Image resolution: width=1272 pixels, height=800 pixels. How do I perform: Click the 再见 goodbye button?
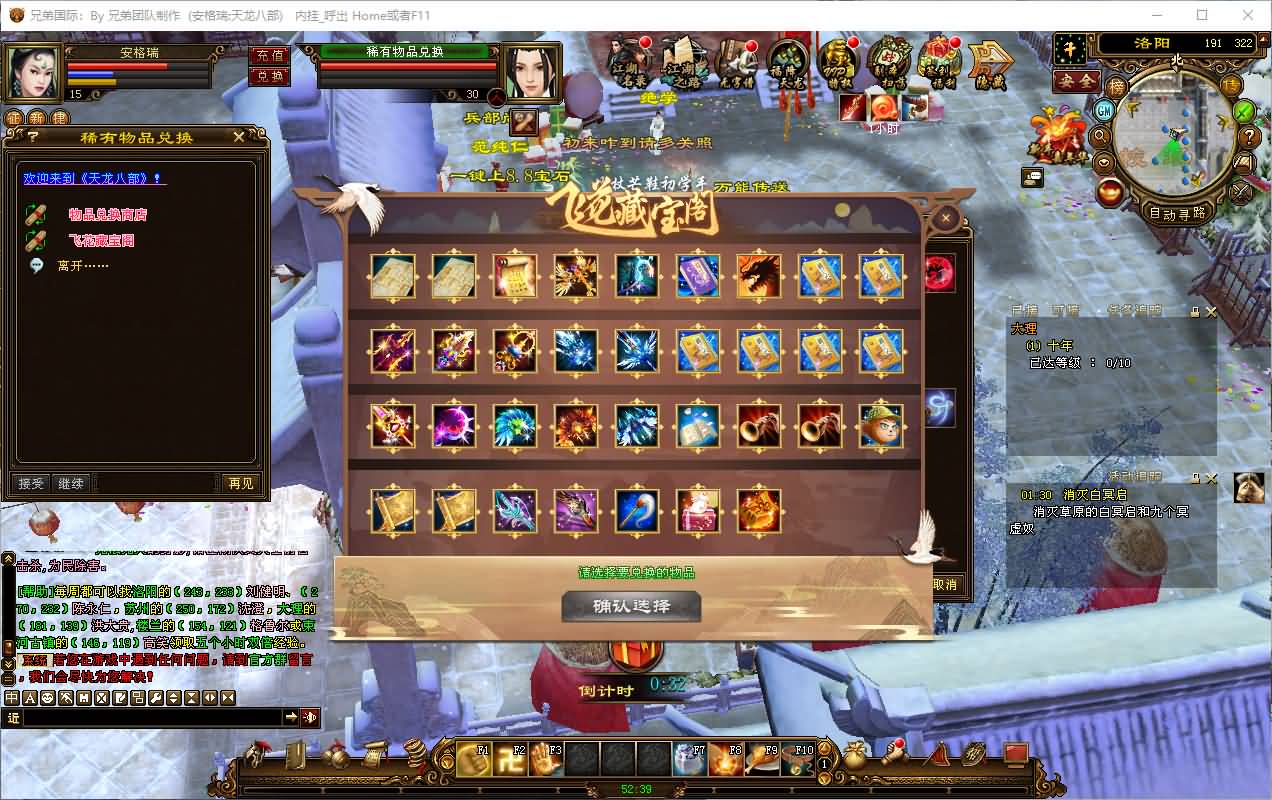click(241, 483)
